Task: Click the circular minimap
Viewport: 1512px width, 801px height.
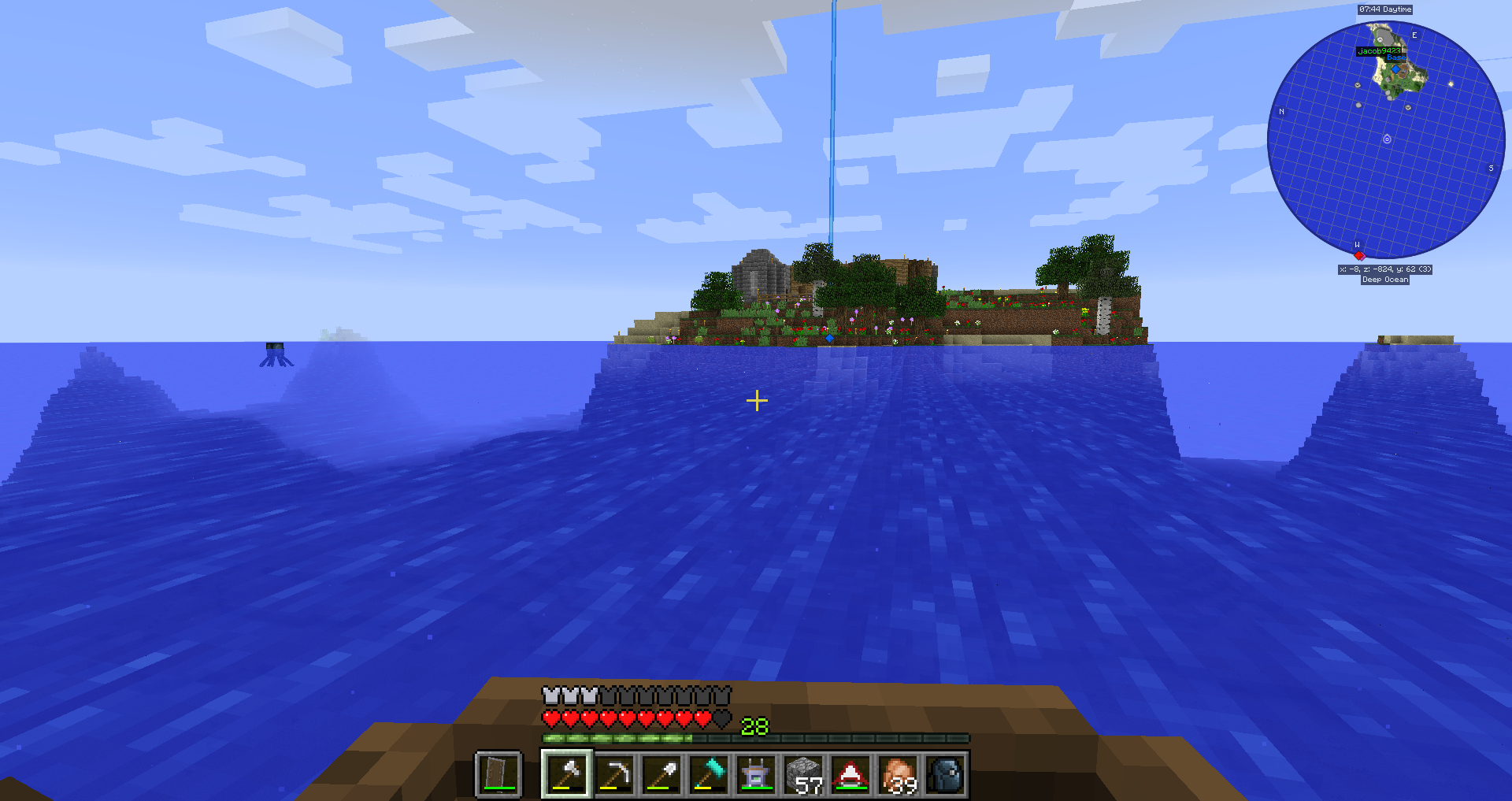Action: 1385,140
